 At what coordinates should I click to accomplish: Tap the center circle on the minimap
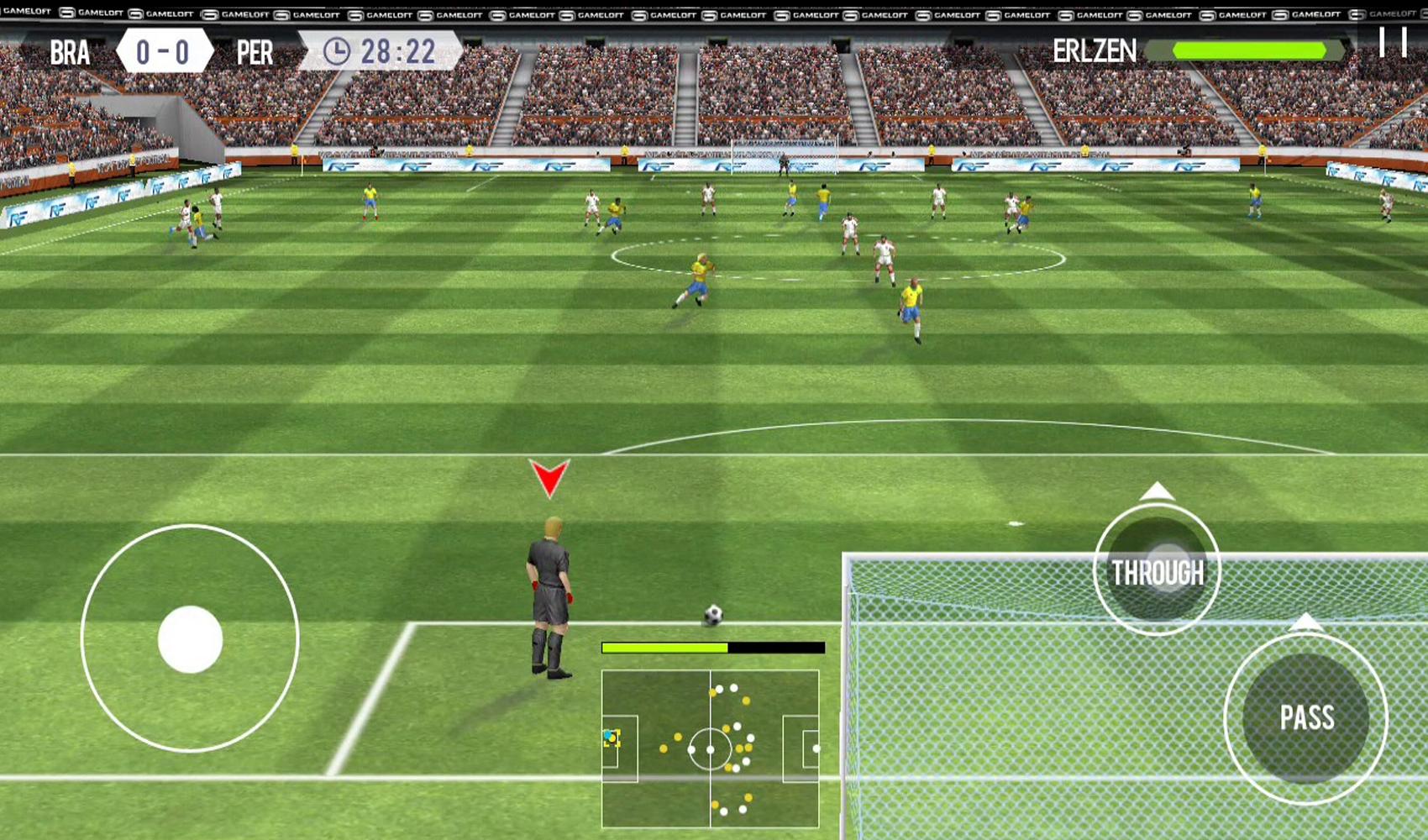[711, 748]
